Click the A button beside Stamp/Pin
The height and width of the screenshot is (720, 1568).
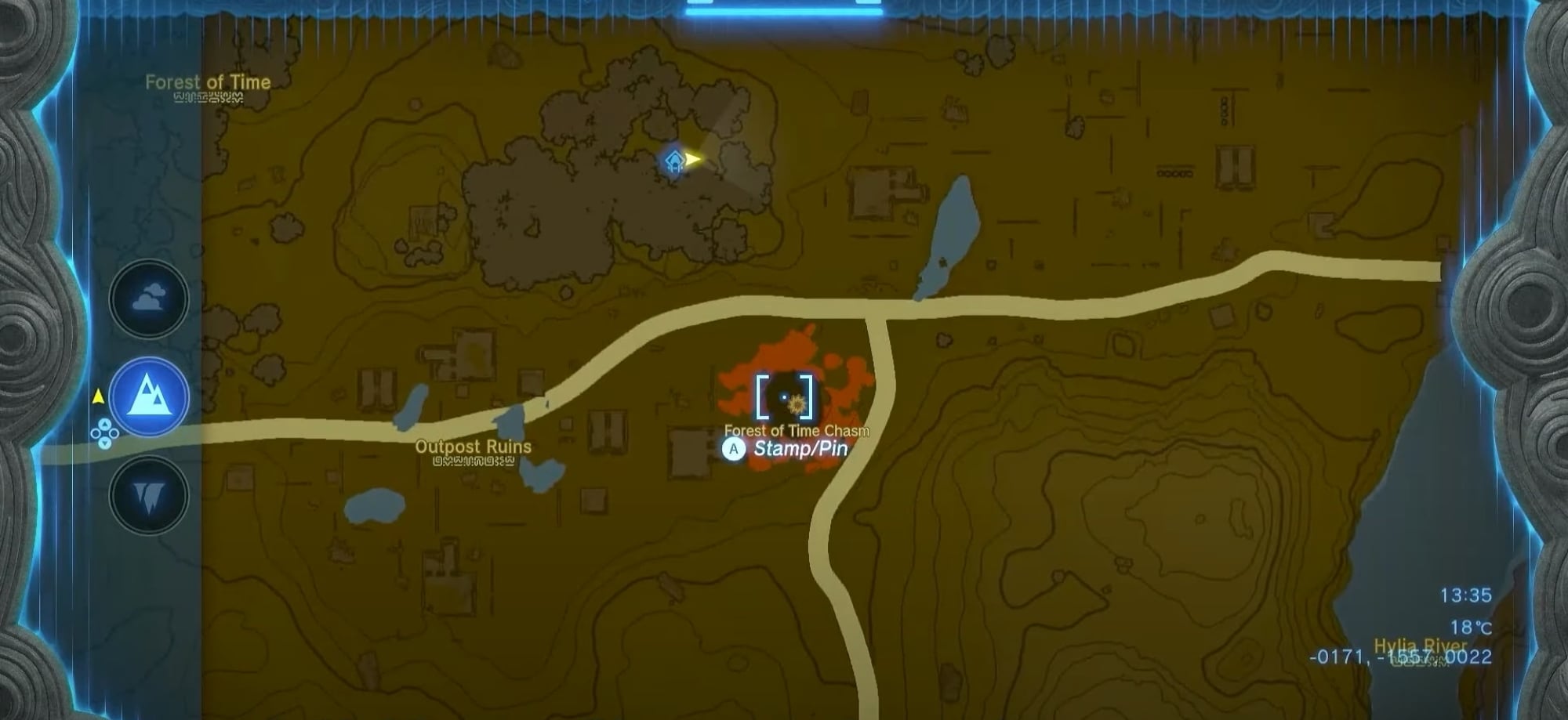(x=732, y=449)
